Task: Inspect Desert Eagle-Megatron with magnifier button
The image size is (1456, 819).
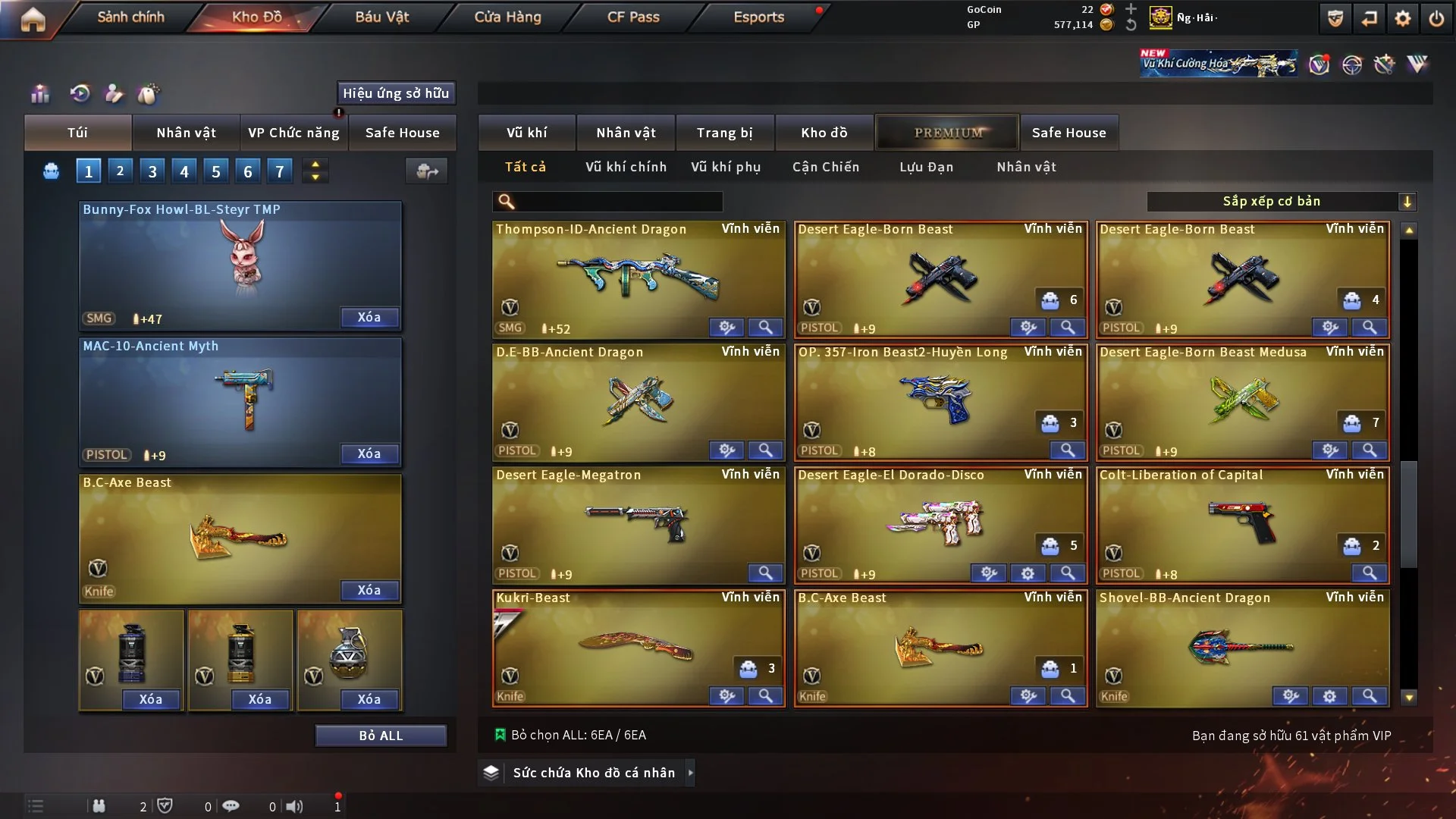Action: [765, 573]
